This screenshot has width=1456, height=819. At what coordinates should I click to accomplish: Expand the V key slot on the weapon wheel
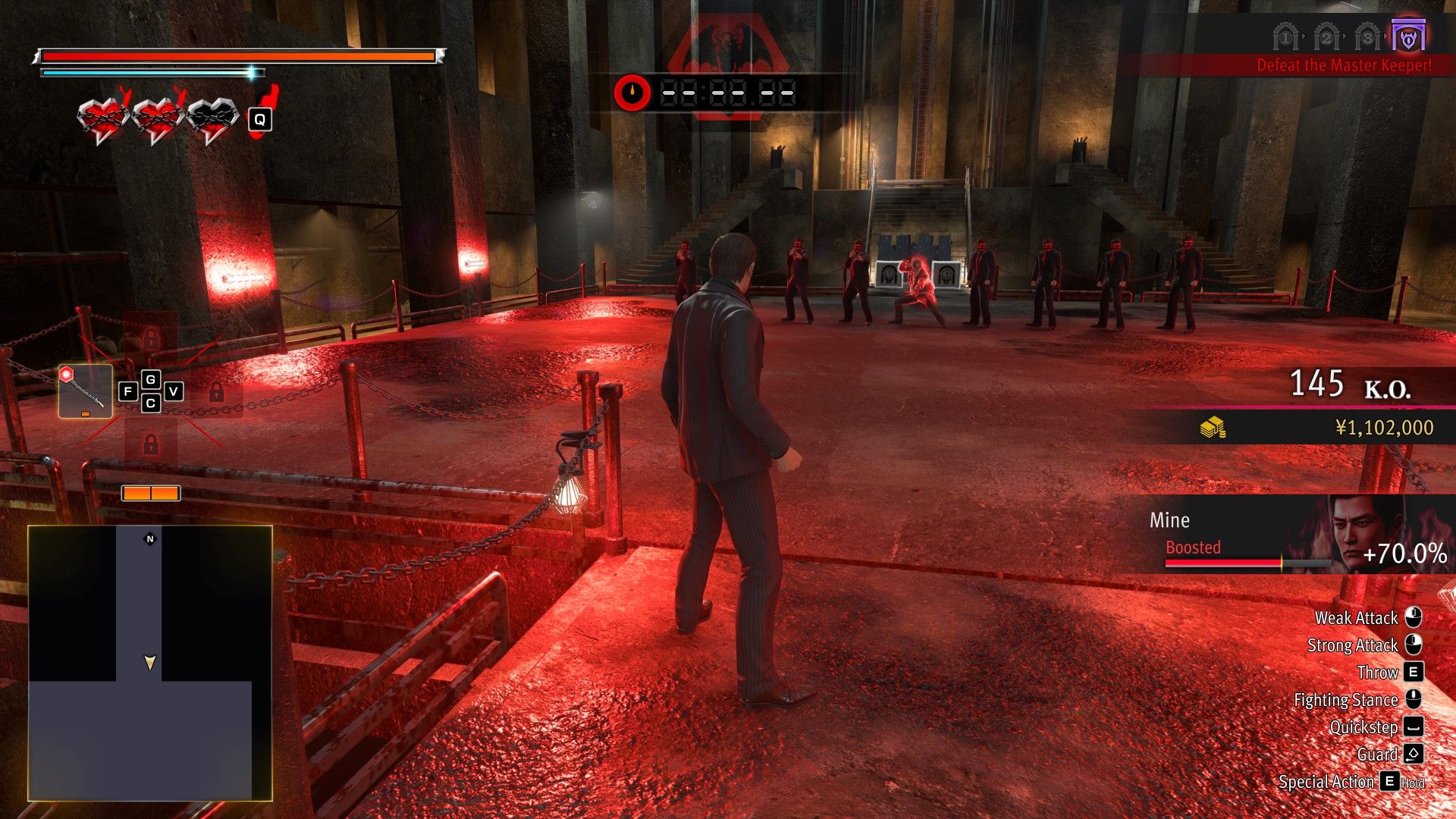(x=174, y=391)
